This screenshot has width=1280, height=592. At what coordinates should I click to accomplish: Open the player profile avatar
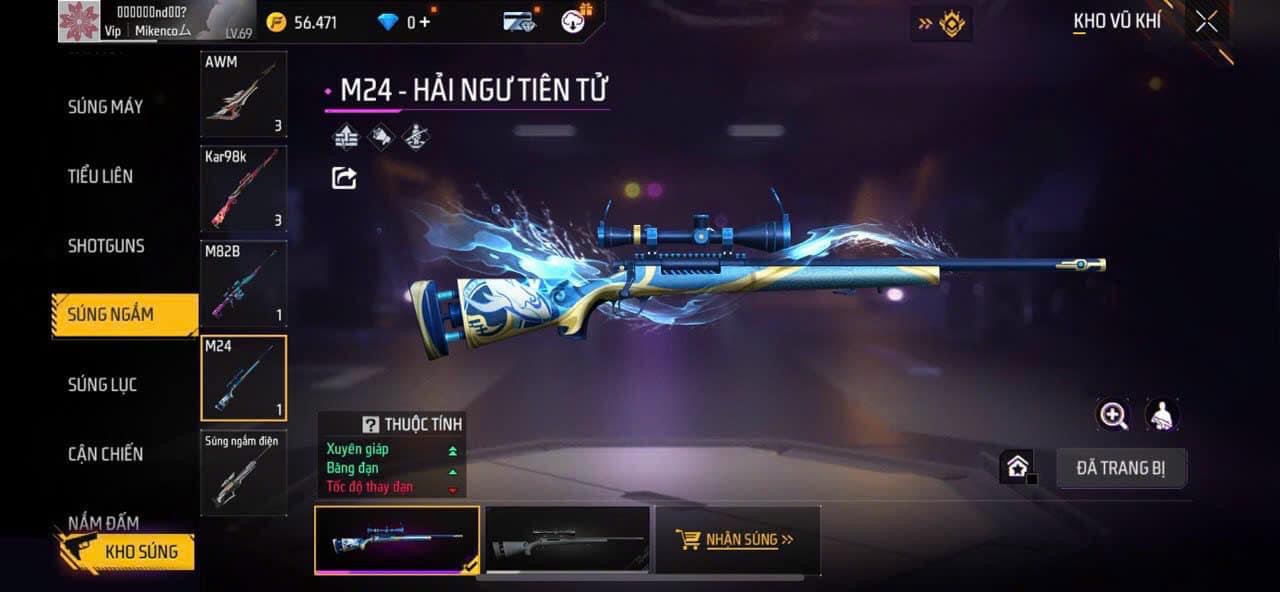click(x=78, y=21)
